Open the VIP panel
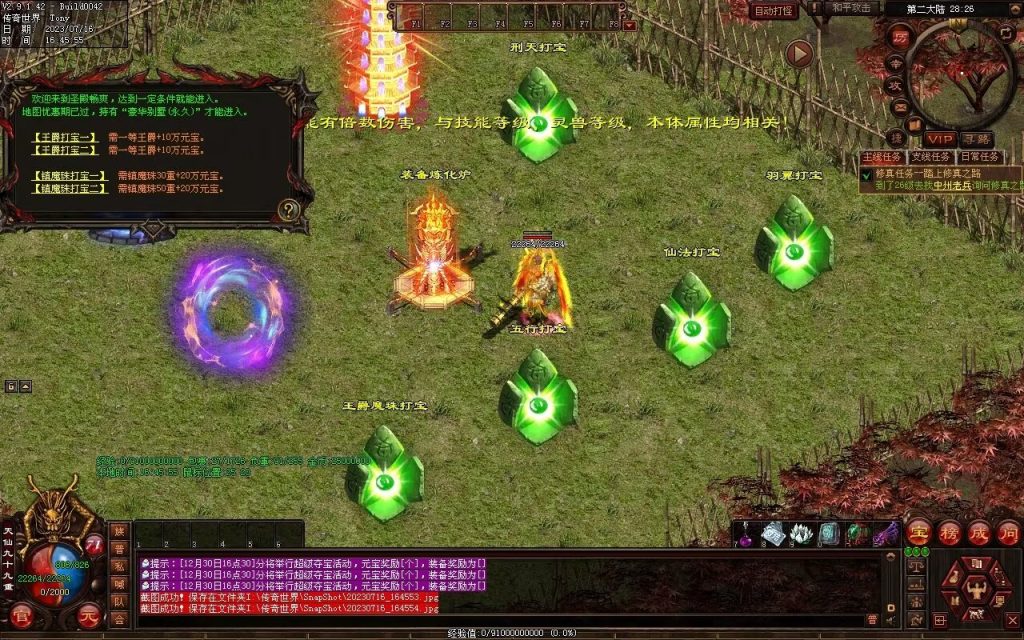Viewport: 1024px width, 640px height. pos(939,138)
